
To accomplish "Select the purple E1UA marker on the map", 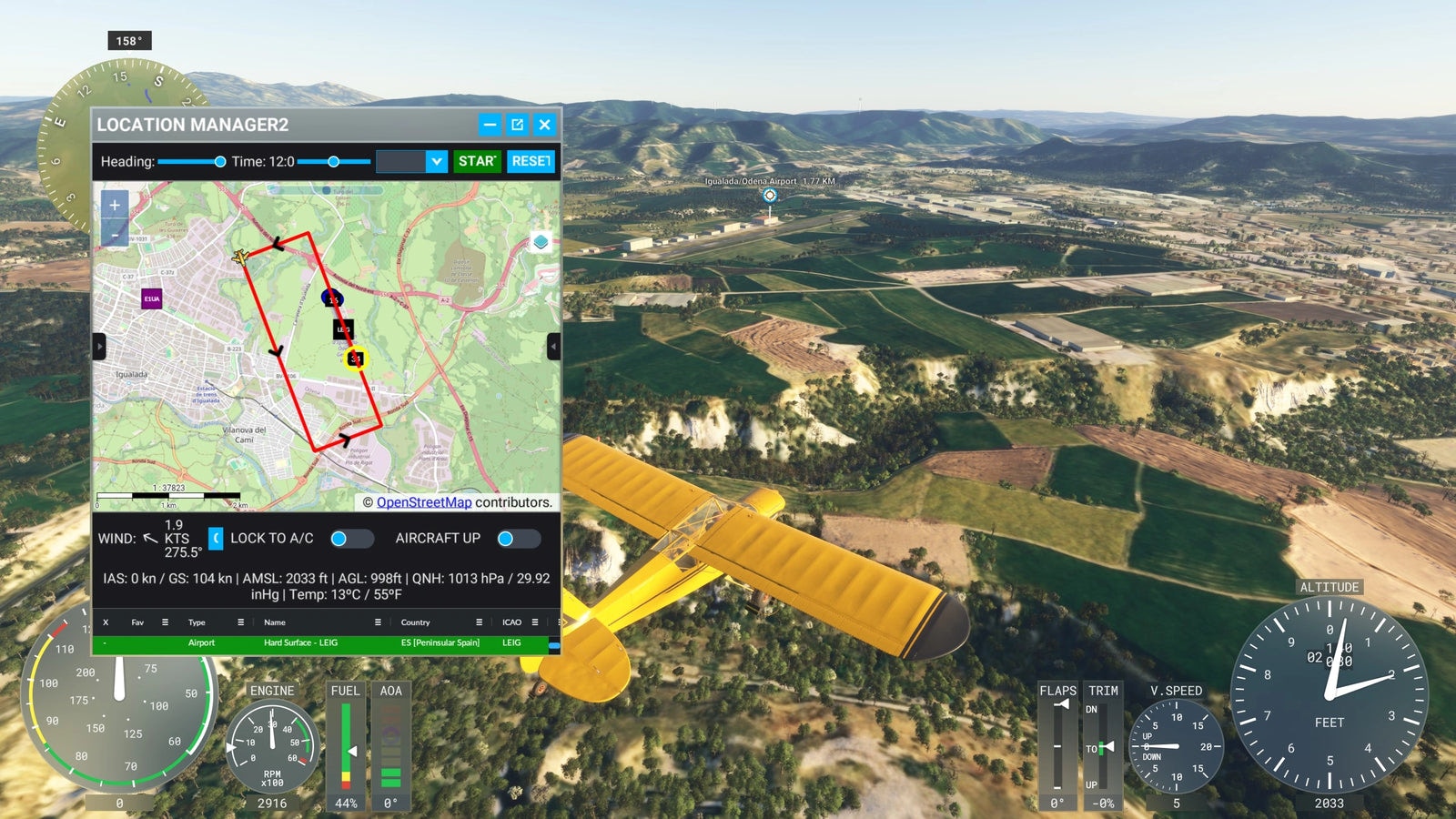I will 152,298.
